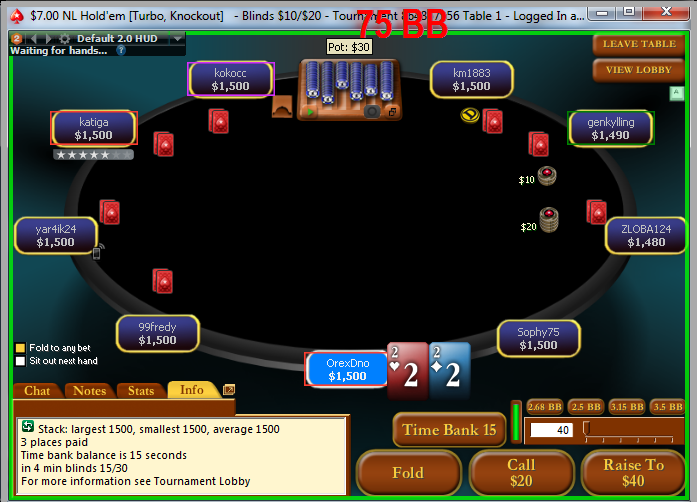Toggle the Fold to any bet checkbox

(20, 348)
